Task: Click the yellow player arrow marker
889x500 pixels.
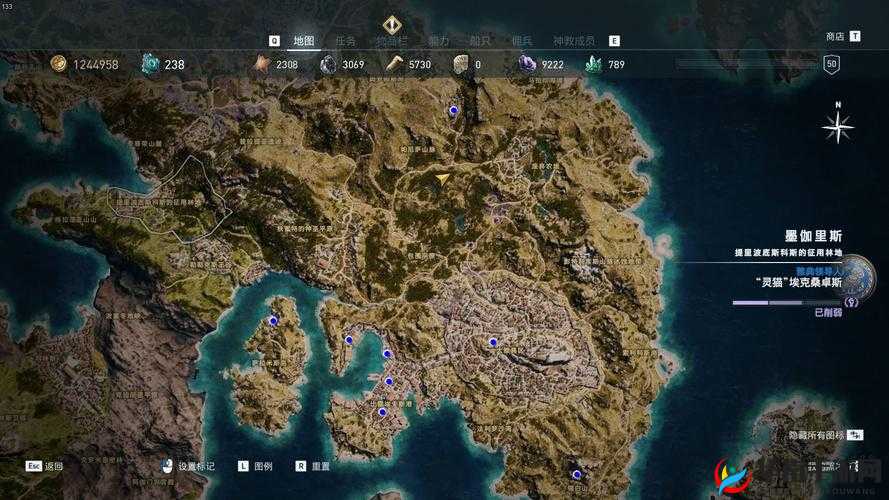Action: [443, 179]
